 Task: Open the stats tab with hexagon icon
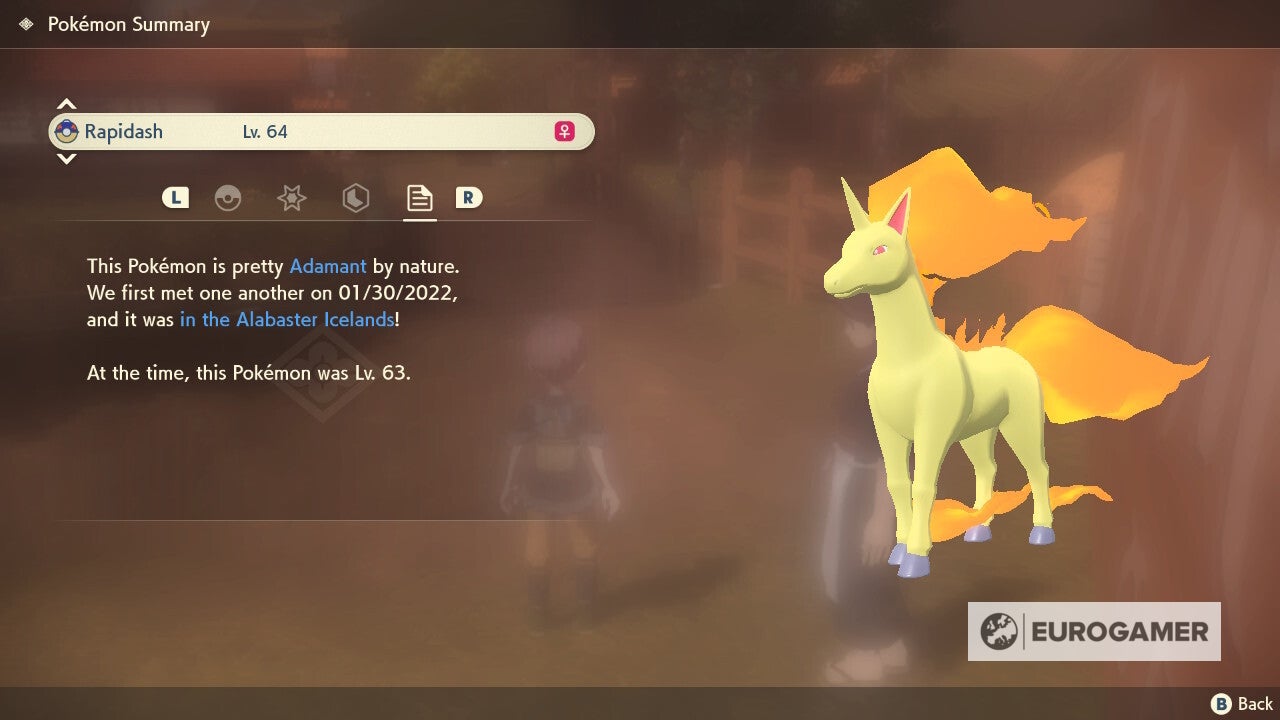(356, 198)
